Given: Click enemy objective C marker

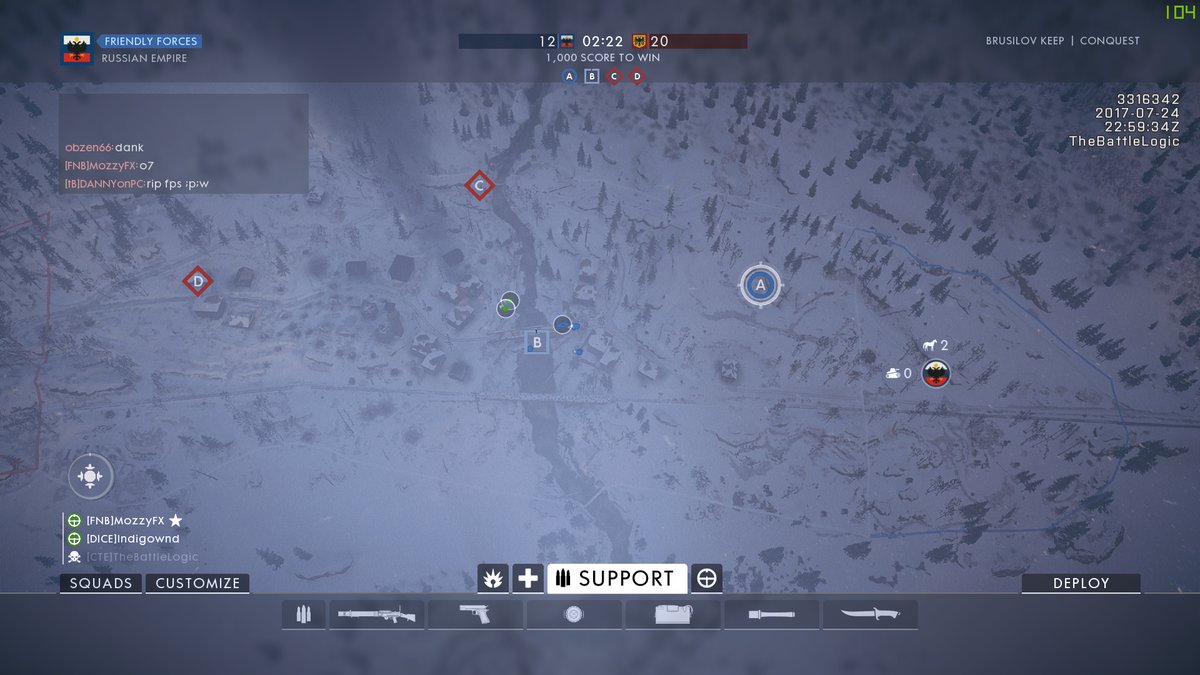Looking at the screenshot, I should coord(479,185).
